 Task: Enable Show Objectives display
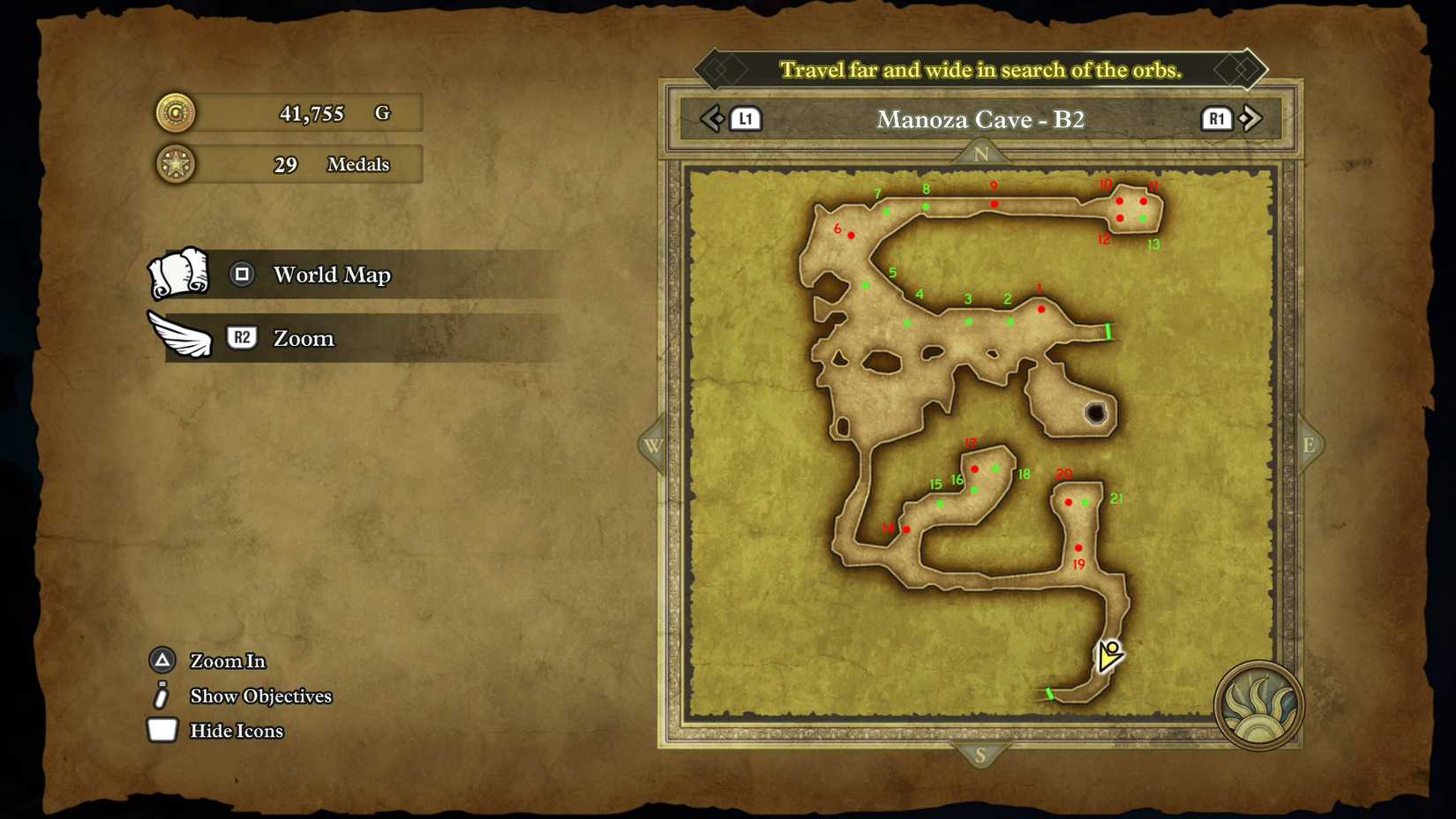click(261, 695)
